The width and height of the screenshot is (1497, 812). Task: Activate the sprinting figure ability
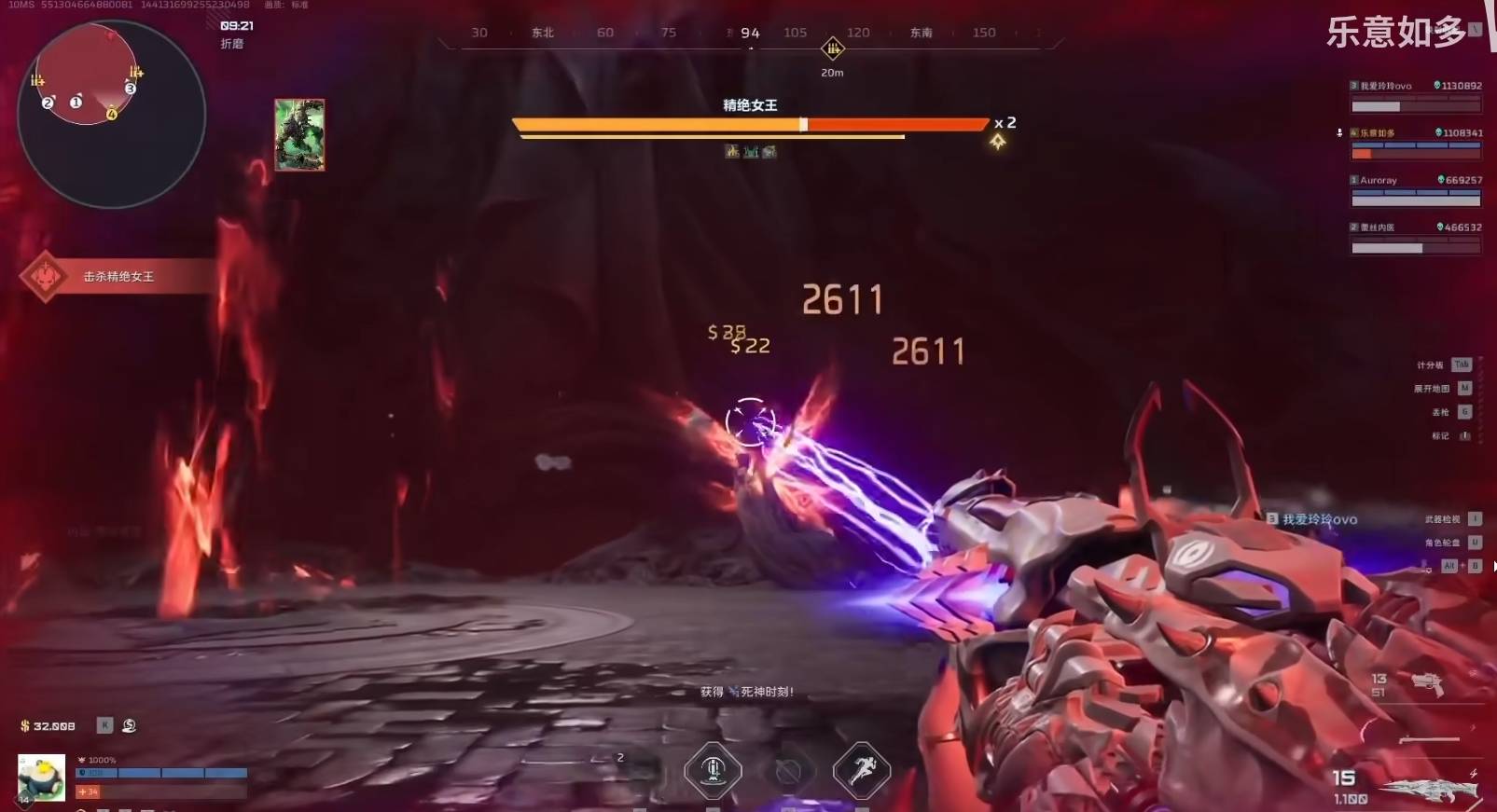[x=861, y=770]
